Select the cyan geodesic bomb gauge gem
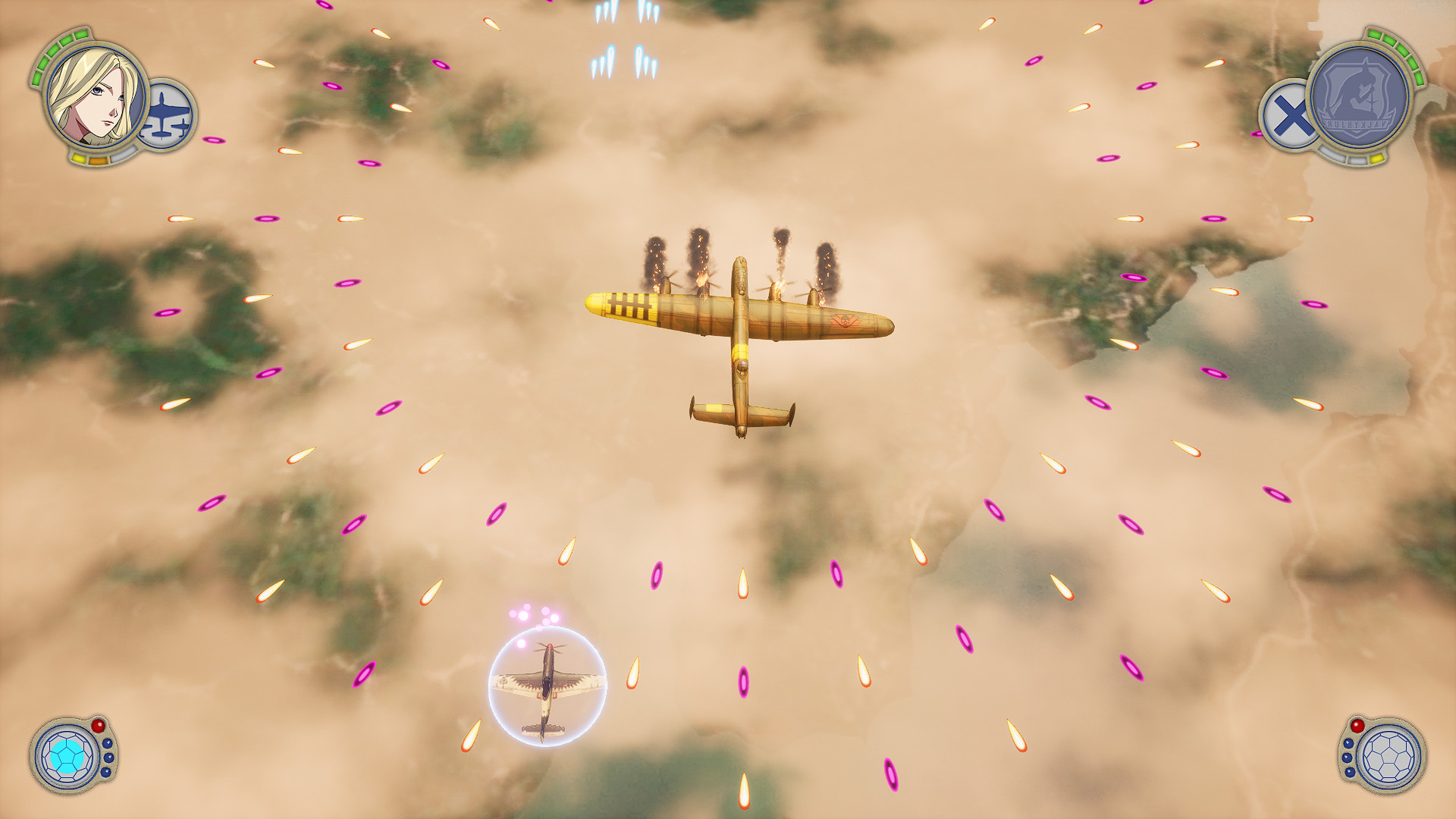This screenshot has height=819, width=1456. [x=67, y=756]
